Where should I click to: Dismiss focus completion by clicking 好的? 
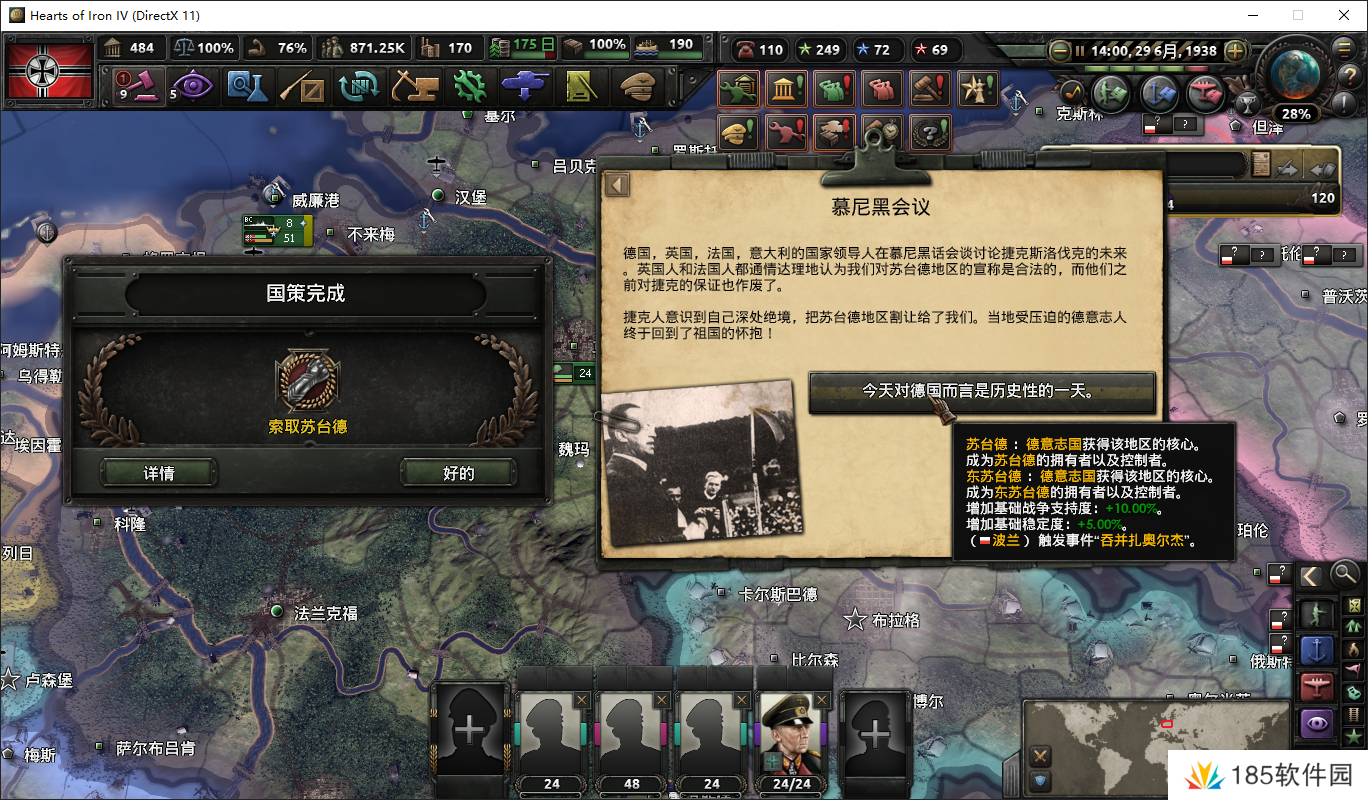tap(460, 472)
